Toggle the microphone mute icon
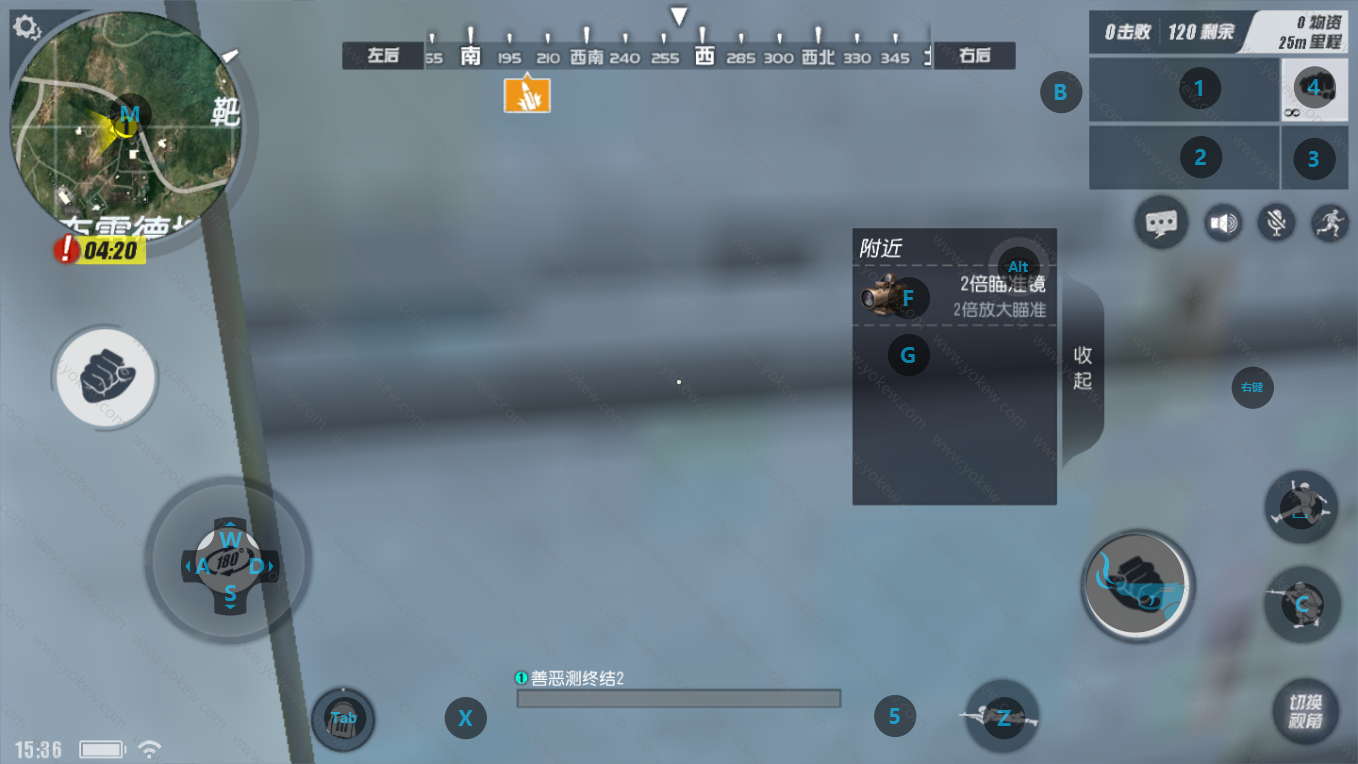The height and width of the screenshot is (764, 1358). 1275,222
